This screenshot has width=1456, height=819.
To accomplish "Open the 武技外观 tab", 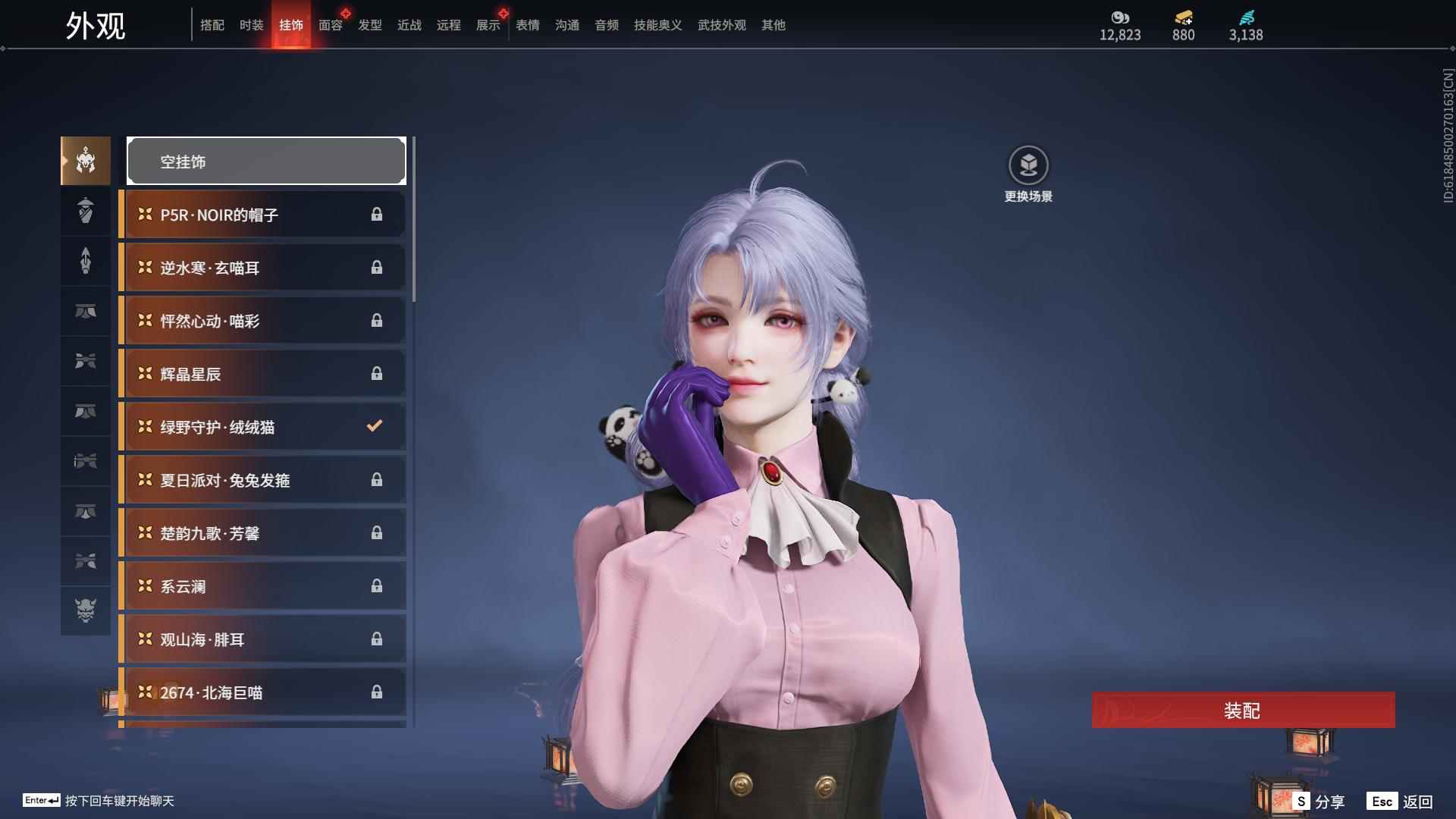I will [x=721, y=25].
